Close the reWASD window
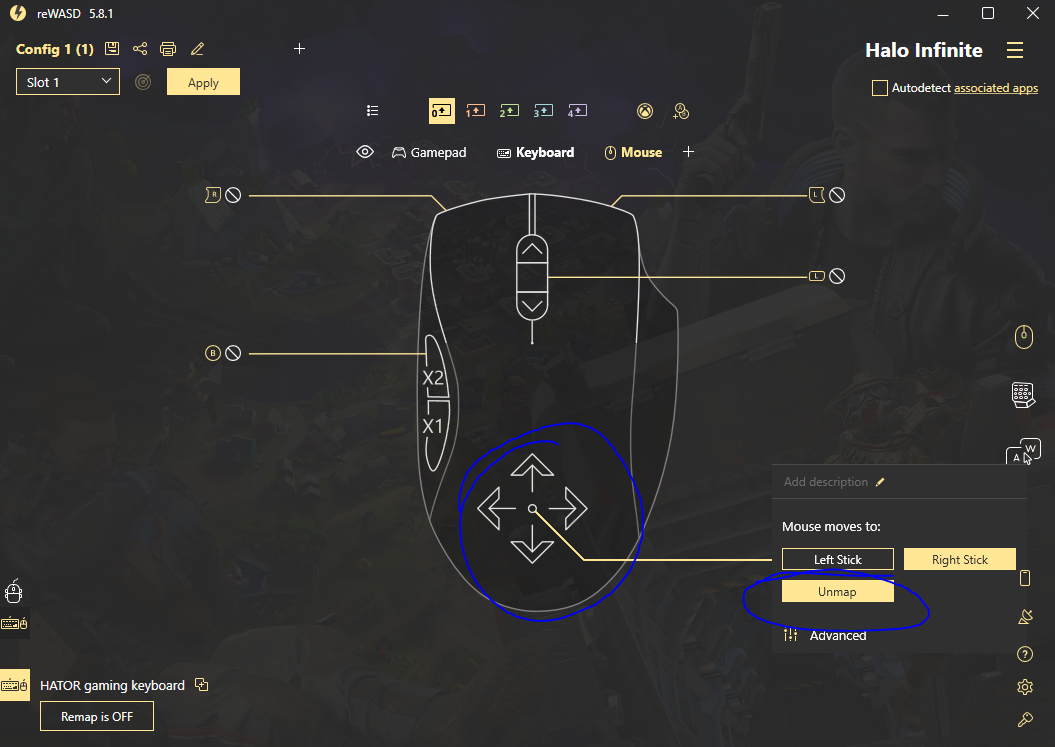The width and height of the screenshot is (1055, 747). coord(1032,13)
